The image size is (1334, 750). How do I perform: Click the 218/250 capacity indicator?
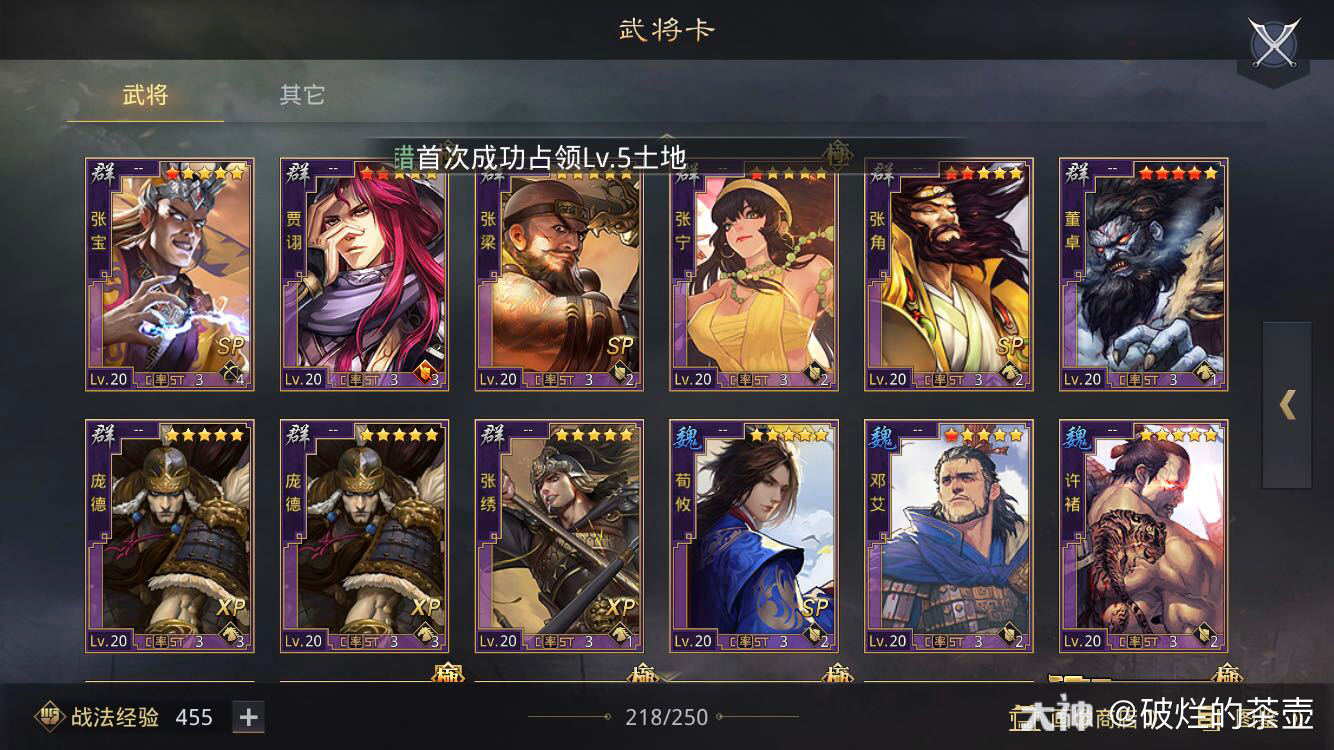(665, 716)
